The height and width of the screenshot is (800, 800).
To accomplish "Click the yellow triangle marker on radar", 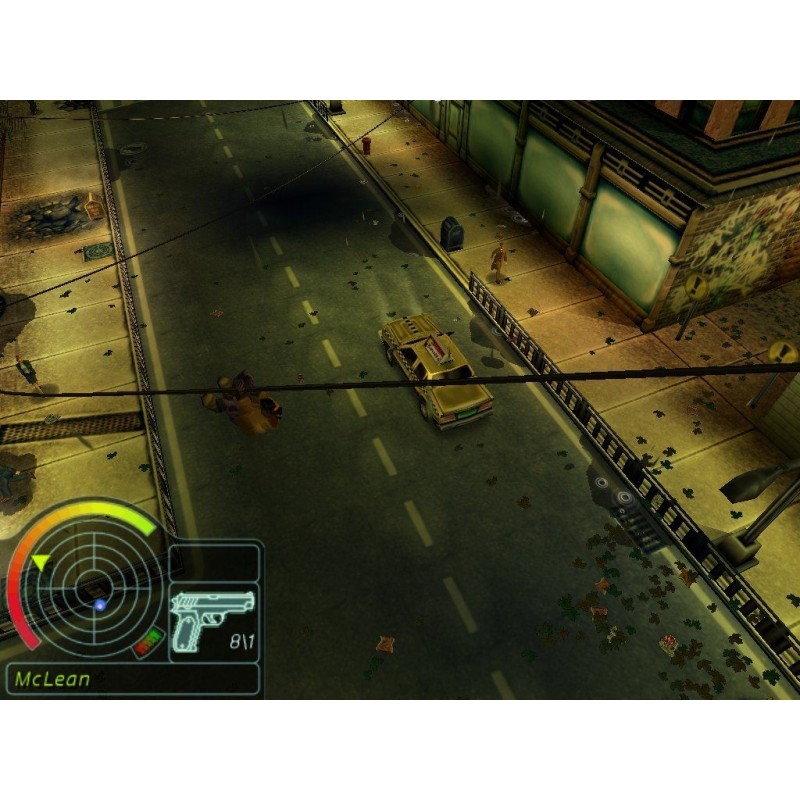I will pyautogui.click(x=39, y=564).
